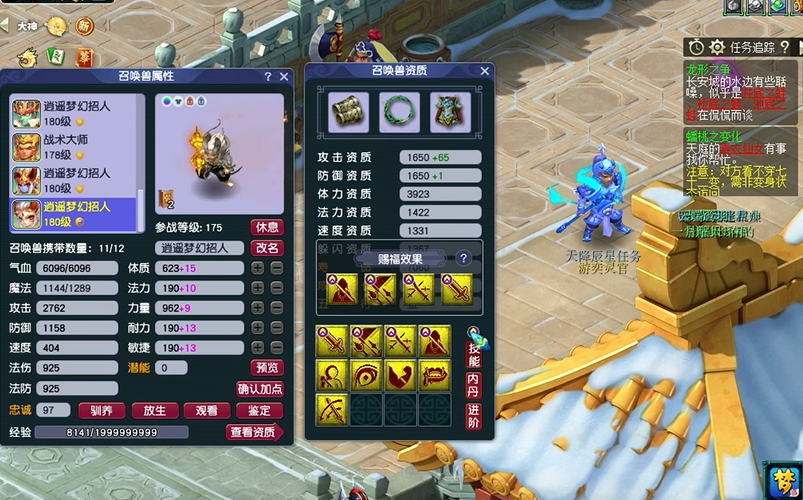Close the 召唤兽属性 panel
This screenshot has width=803, height=500.
284,76
